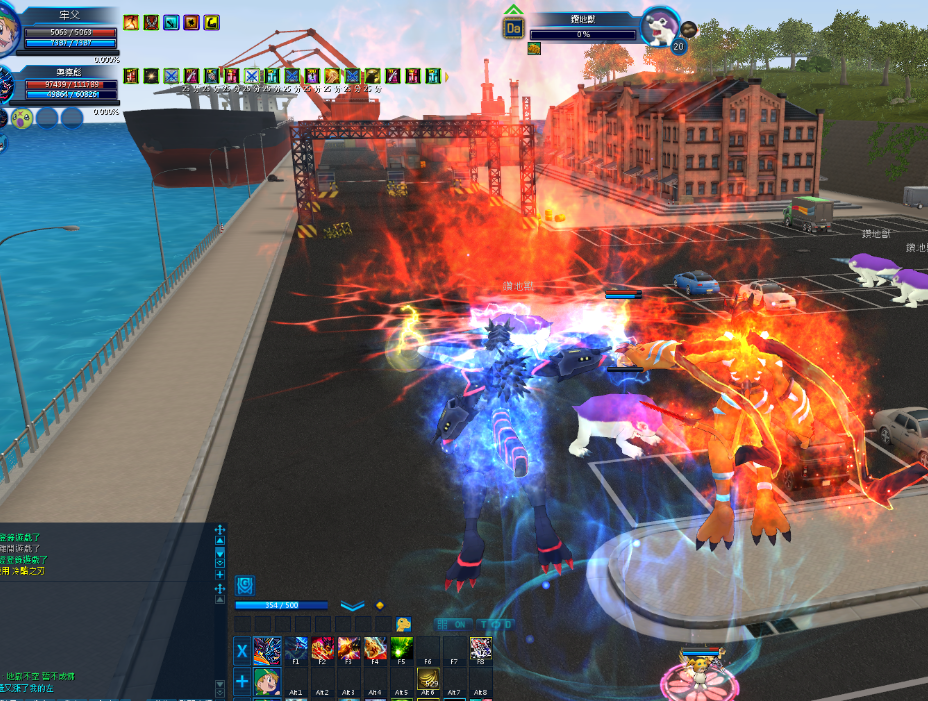Open the yellow Agumon icon

tap(403, 624)
